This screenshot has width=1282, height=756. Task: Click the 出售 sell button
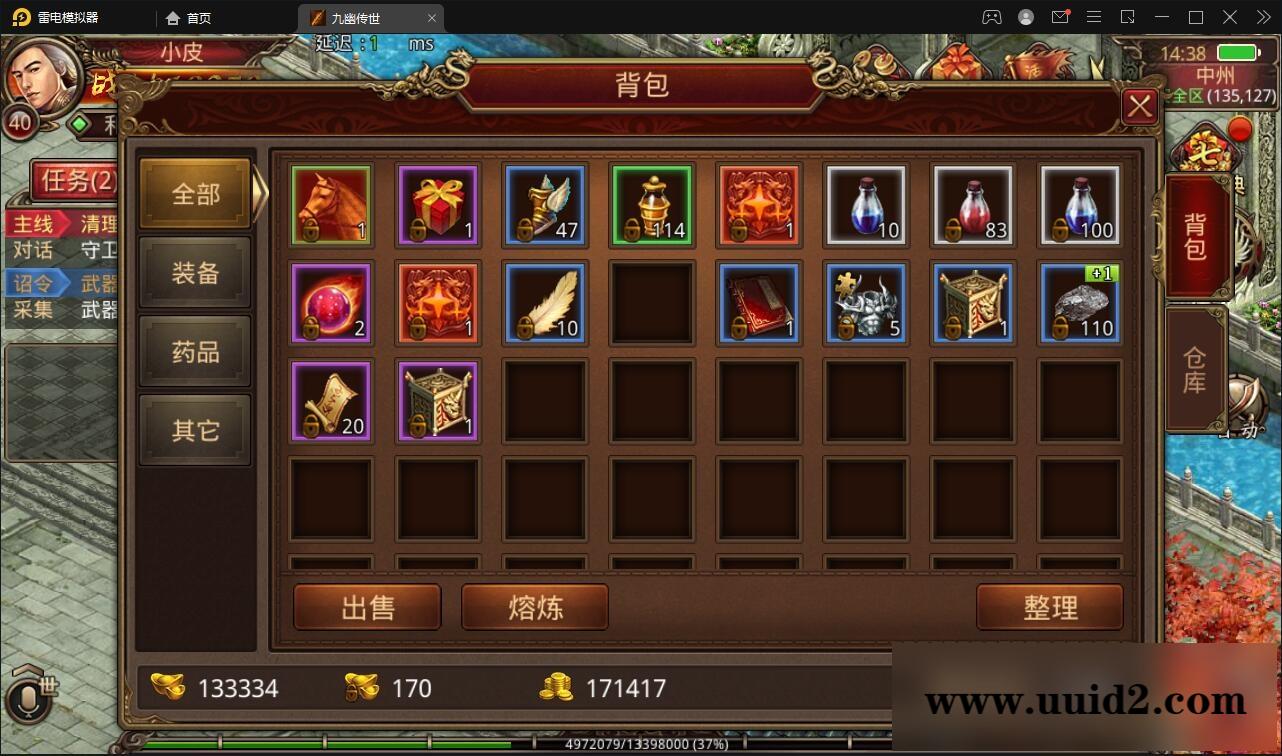tap(367, 607)
